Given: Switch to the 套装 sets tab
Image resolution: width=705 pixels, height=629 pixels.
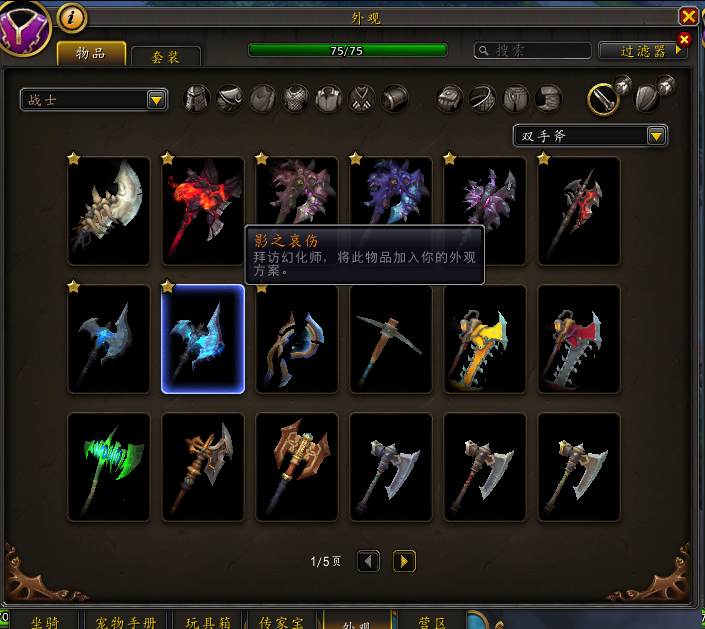Looking at the screenshot, I should tap(166, 56).
